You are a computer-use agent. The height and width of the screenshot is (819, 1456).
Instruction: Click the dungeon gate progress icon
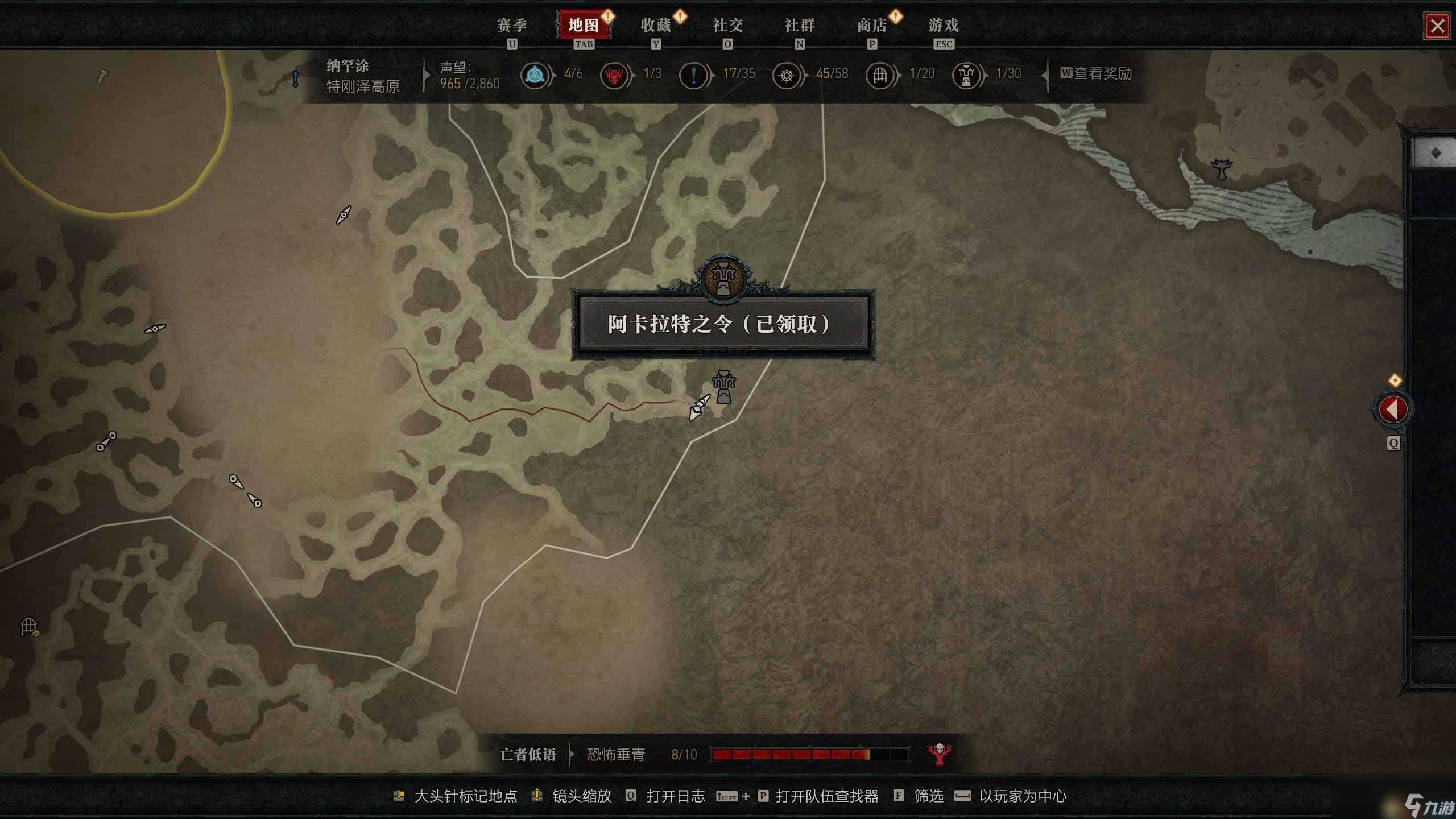880,75
